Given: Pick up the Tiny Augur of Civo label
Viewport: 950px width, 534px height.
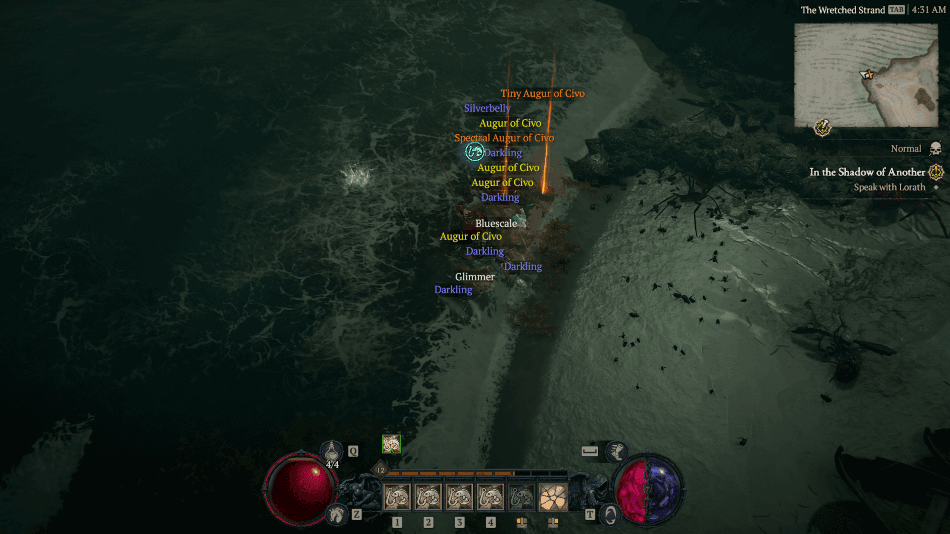Looking at the screenshot, I should tap(542, 94).
